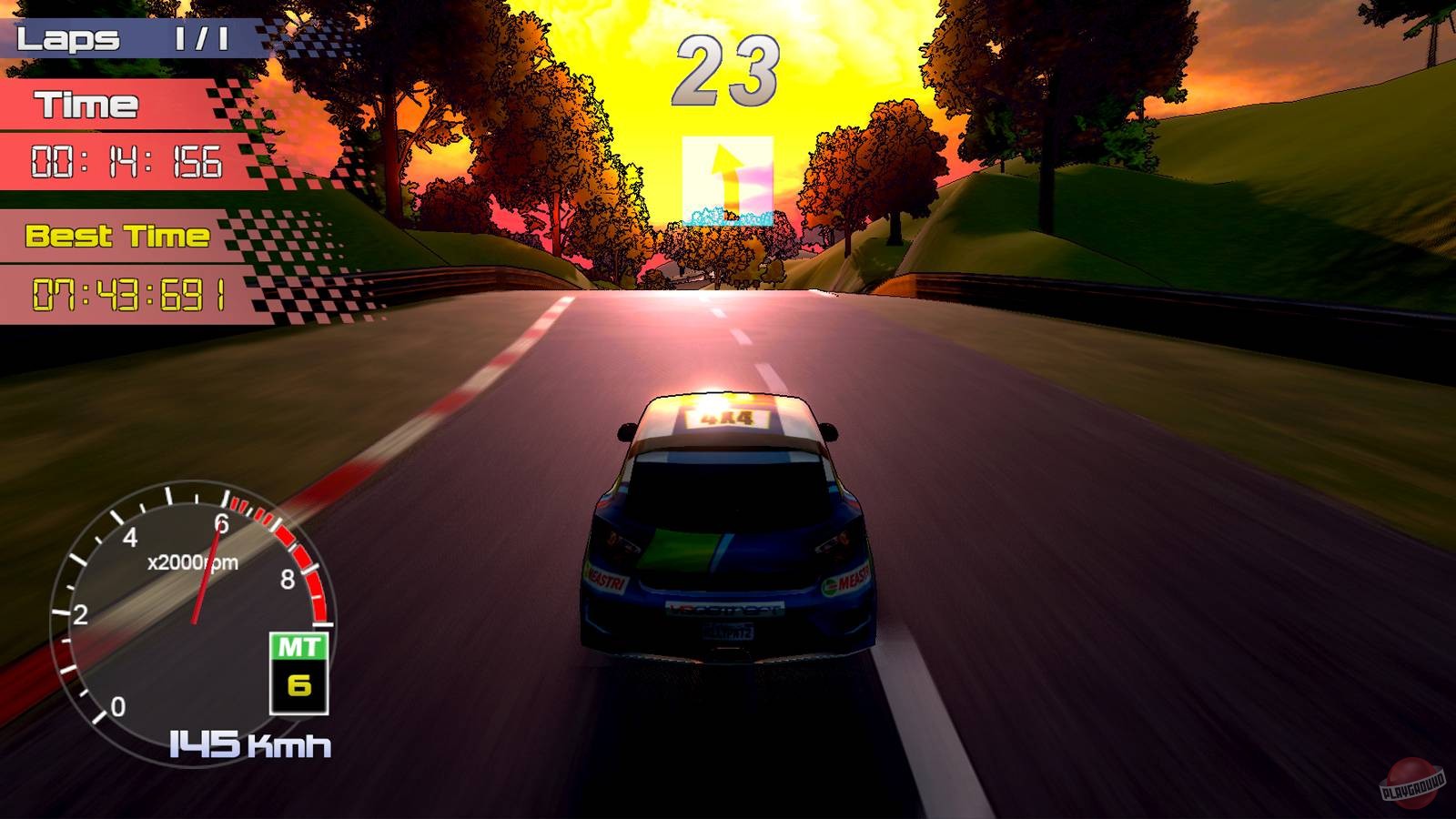The height and width of the screenshot is (819, 1456).
Task: Click the x2000rpm label on the gauge
Action: tap(190, 561)
